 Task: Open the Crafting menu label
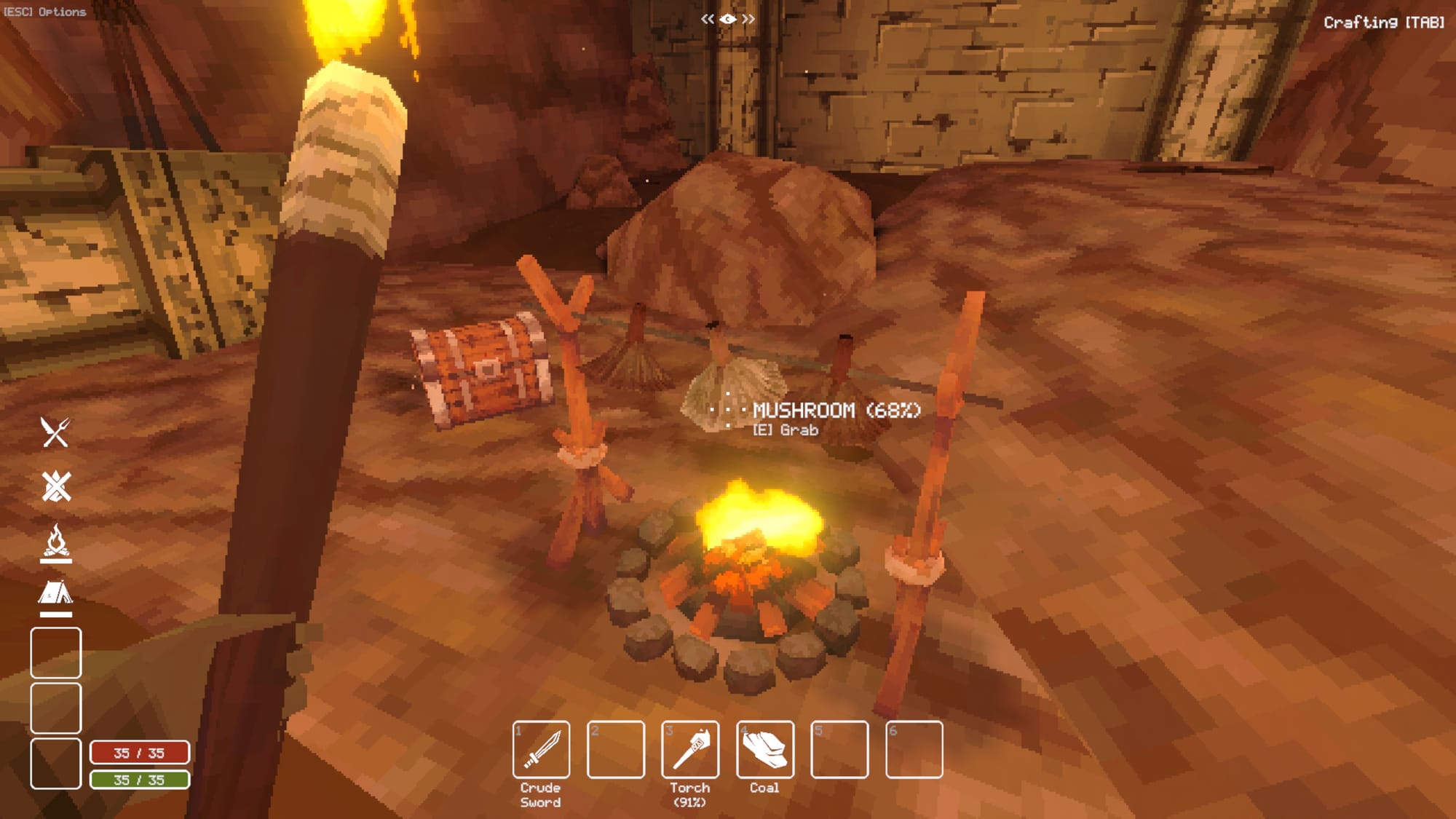click(x=1383, y=23)
